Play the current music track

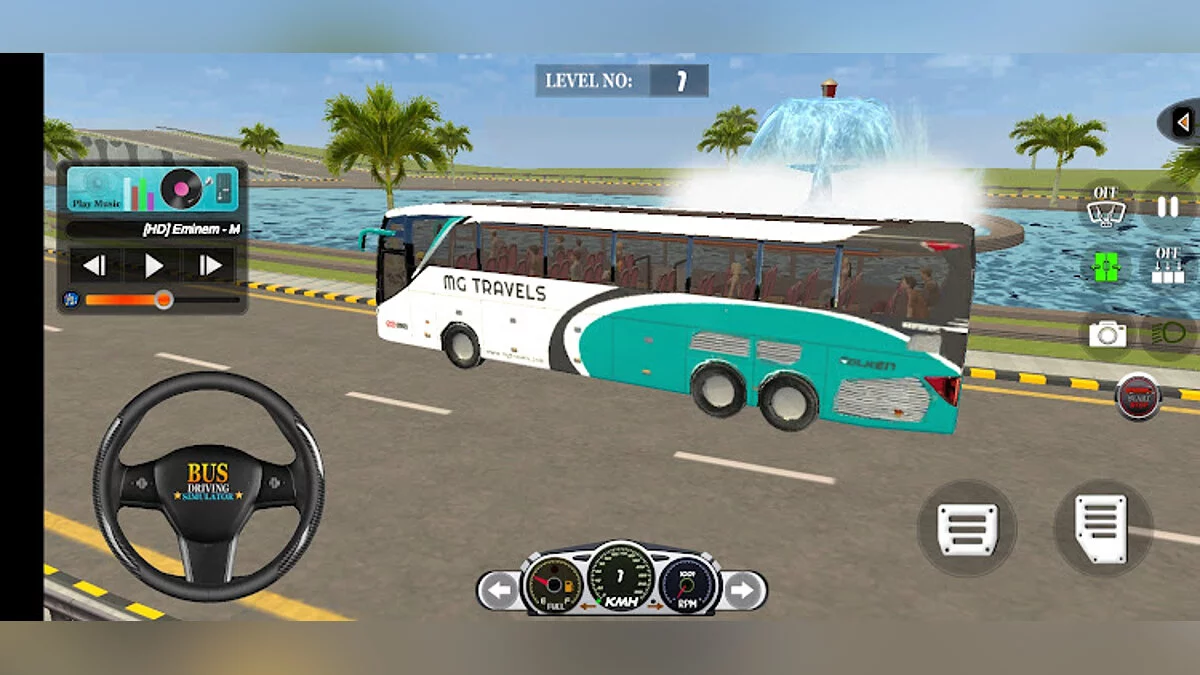[153, 266]
